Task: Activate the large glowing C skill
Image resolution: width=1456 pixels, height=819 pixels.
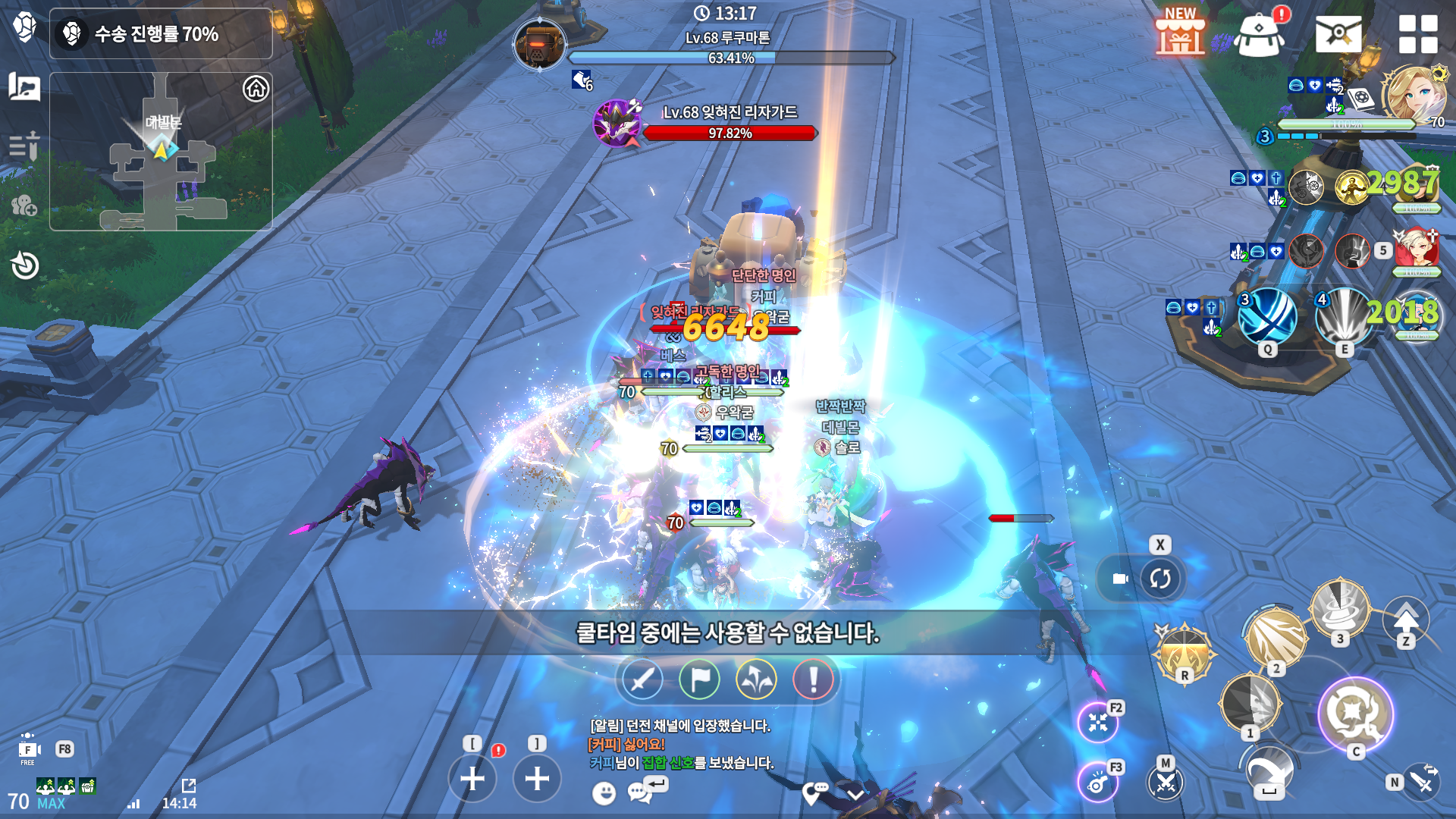Action: coord(1355,714)
